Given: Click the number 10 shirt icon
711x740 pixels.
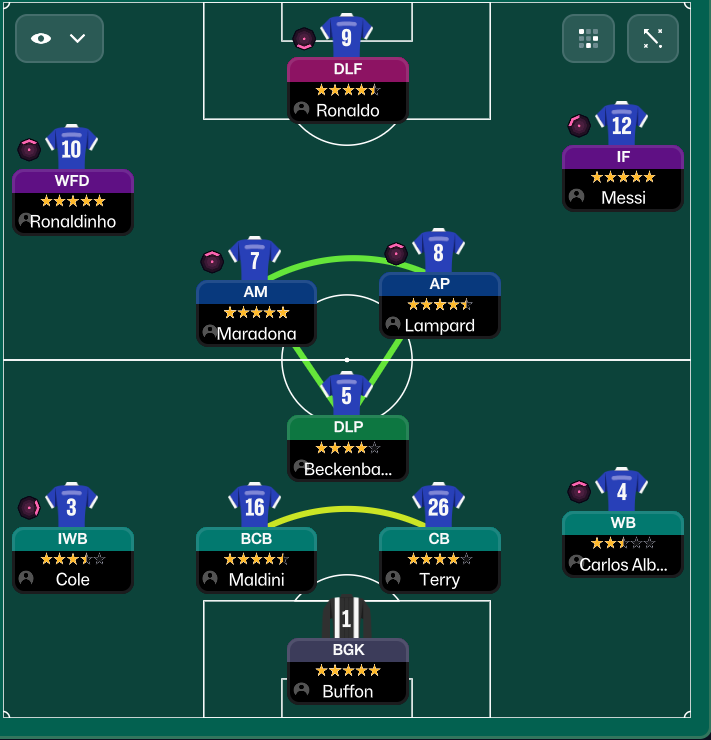Looking at the screenshot, I should coord(71,149).
